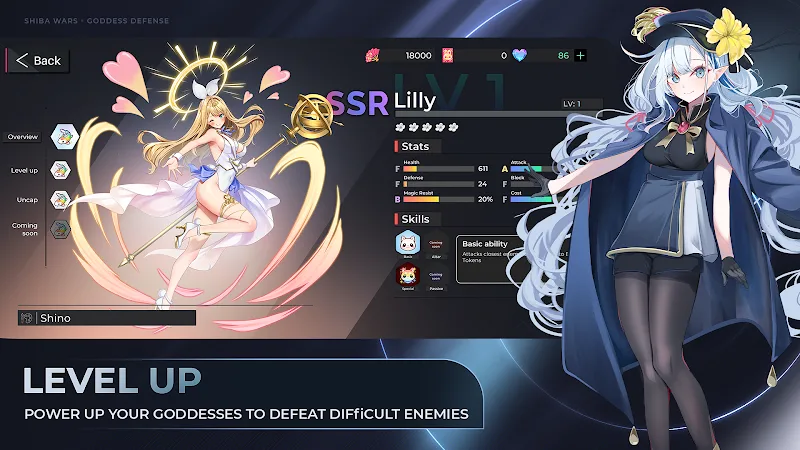This screenshot has width=800, height=450.
Task: Go back using the Back button
Action: click(38, 60)
